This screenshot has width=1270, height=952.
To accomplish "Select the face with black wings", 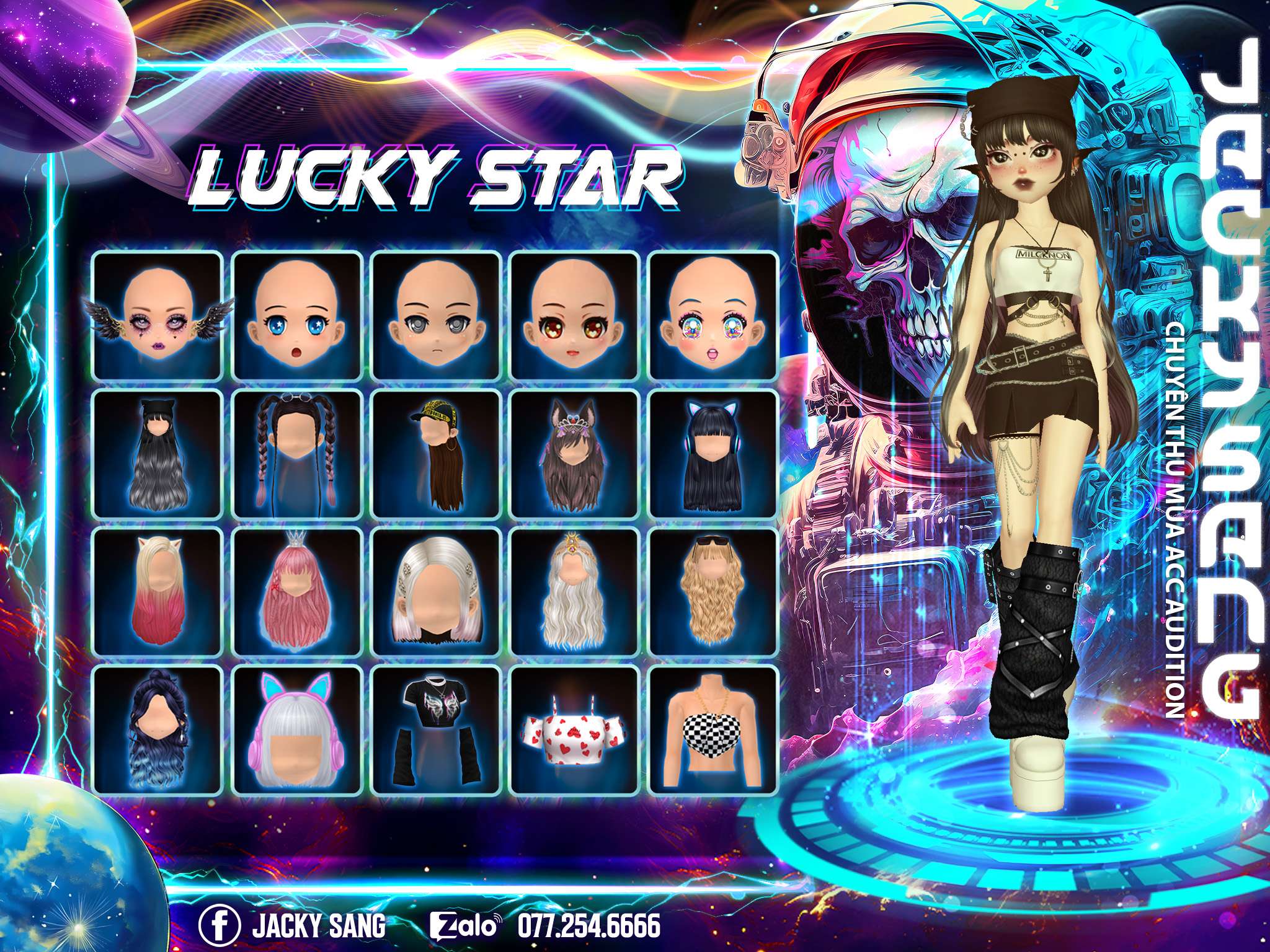I will (x=158, y=316).
